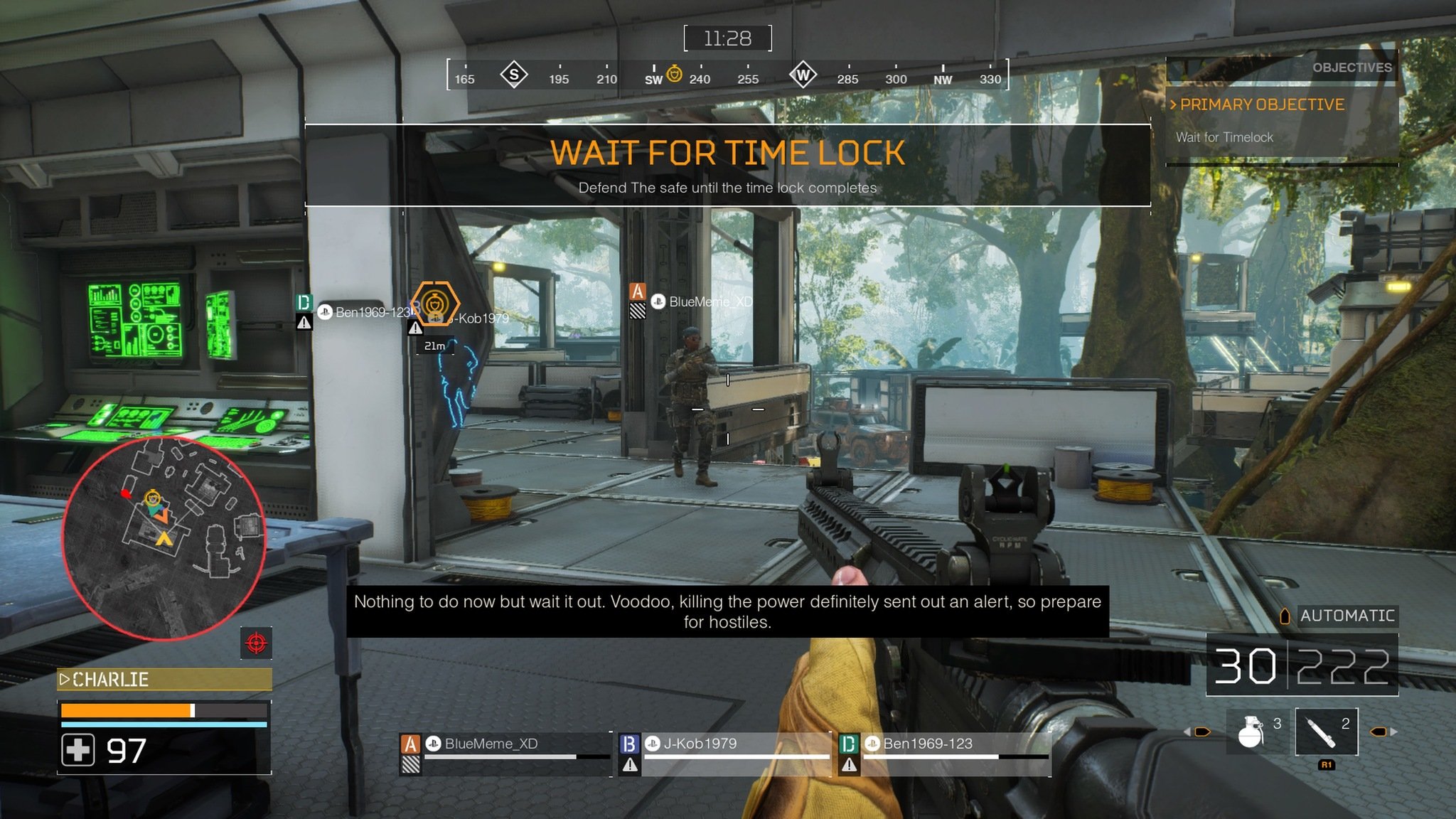Click the South marker on the compass
The image size is (1456, 819).
tap(513, 74)
